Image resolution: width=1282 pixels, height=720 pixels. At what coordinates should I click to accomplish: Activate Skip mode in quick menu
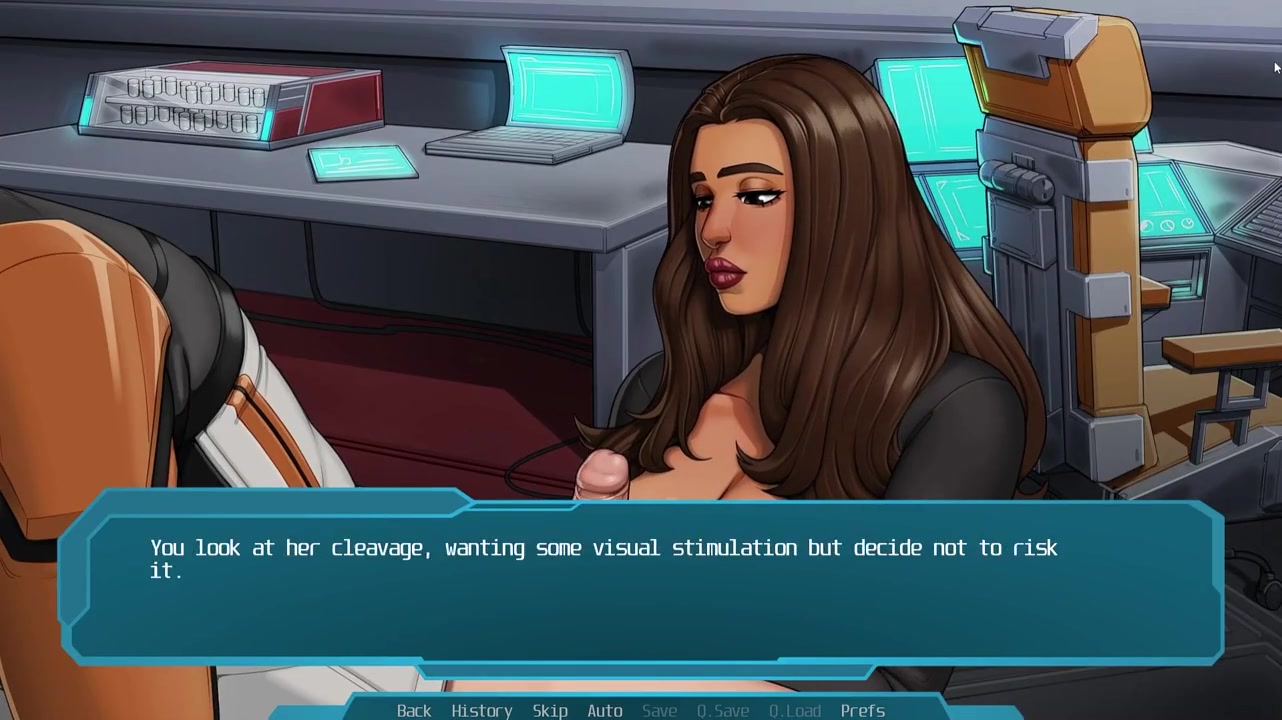point(550,710)
